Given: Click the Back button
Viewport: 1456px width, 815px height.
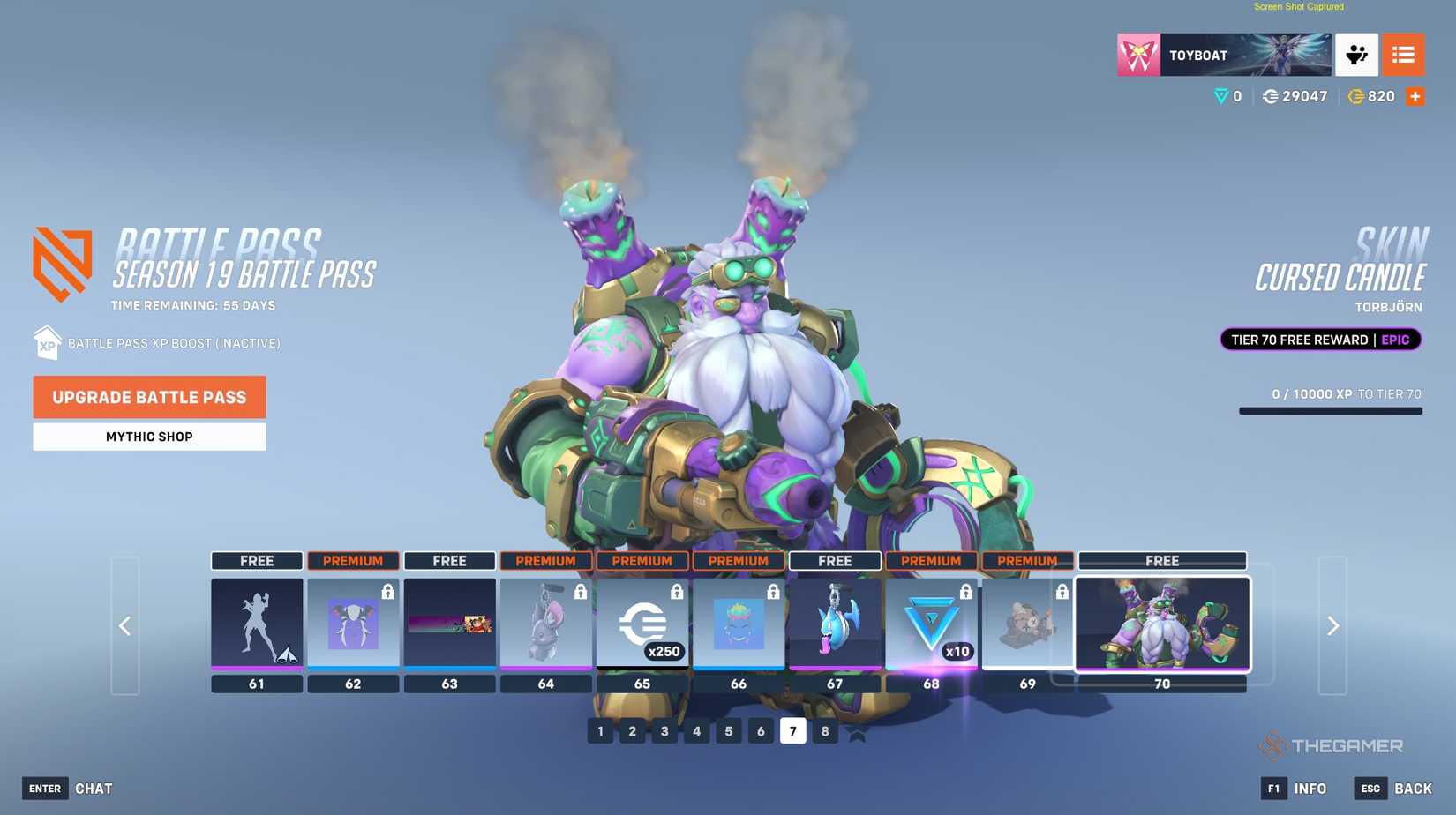Looking at the screenshot, I should (1394, 789).
